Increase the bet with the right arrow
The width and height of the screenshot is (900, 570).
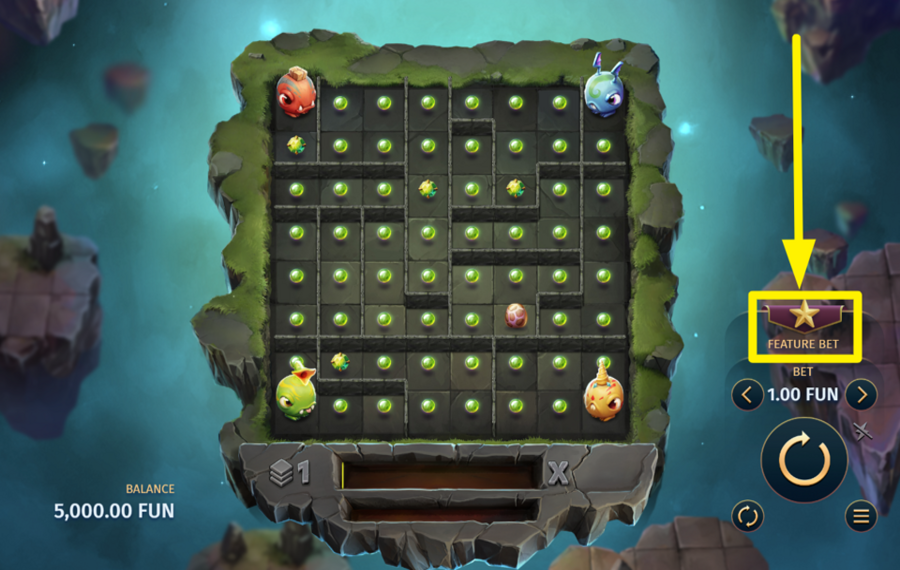click(861, 394)
